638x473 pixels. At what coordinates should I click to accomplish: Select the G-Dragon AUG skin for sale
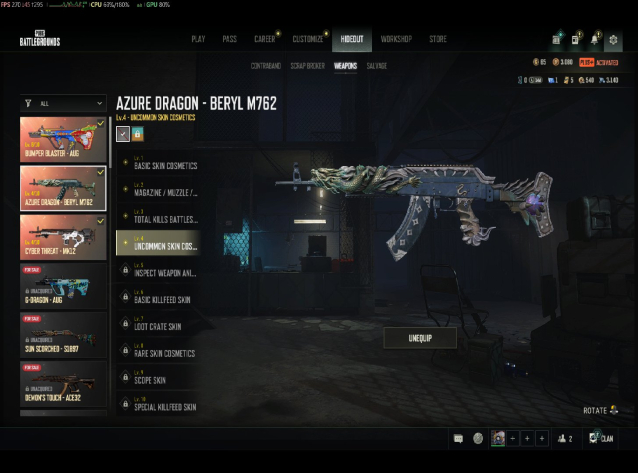tap(63, 283)
